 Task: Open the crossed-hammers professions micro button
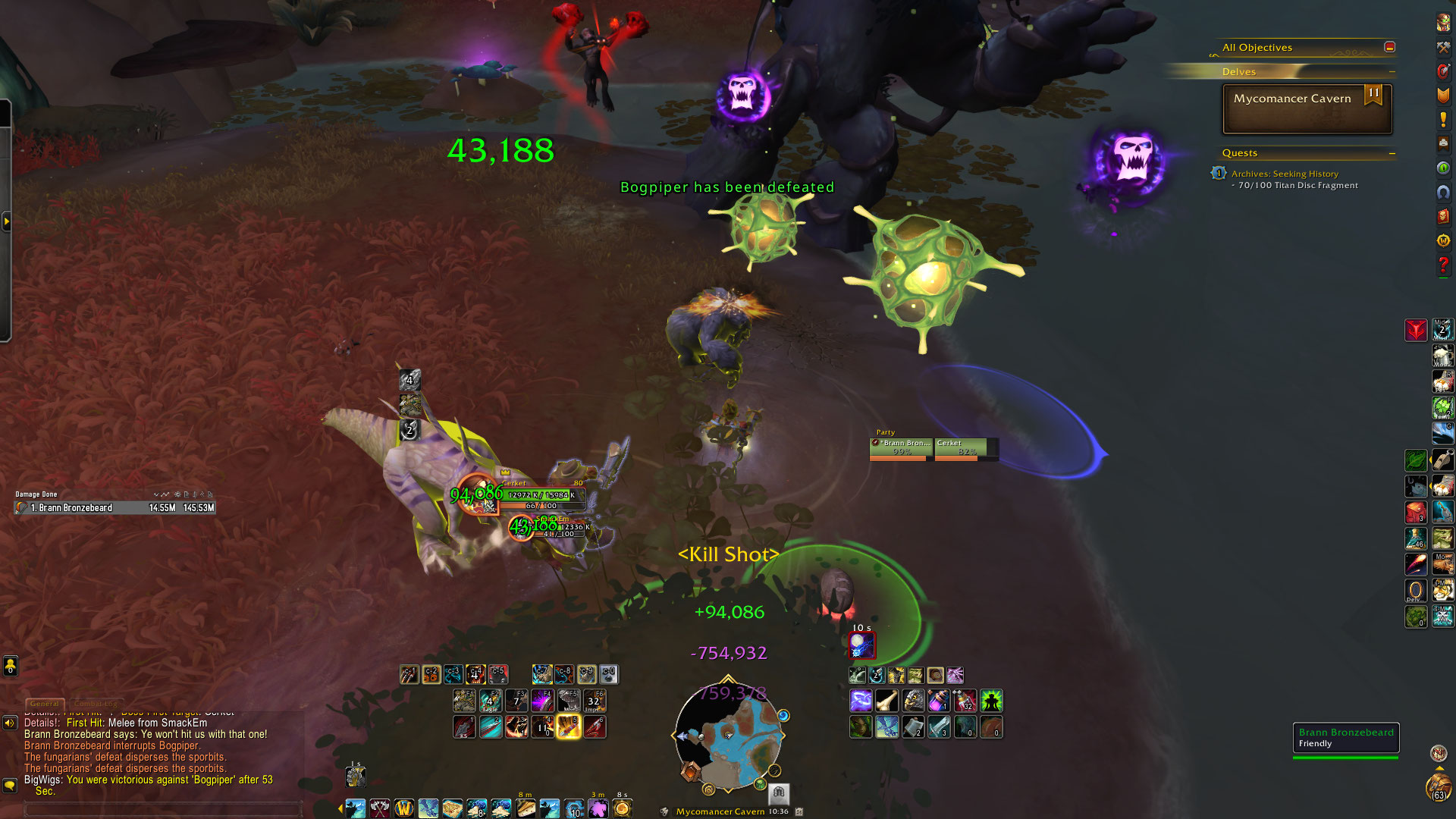pos(1443,47)
